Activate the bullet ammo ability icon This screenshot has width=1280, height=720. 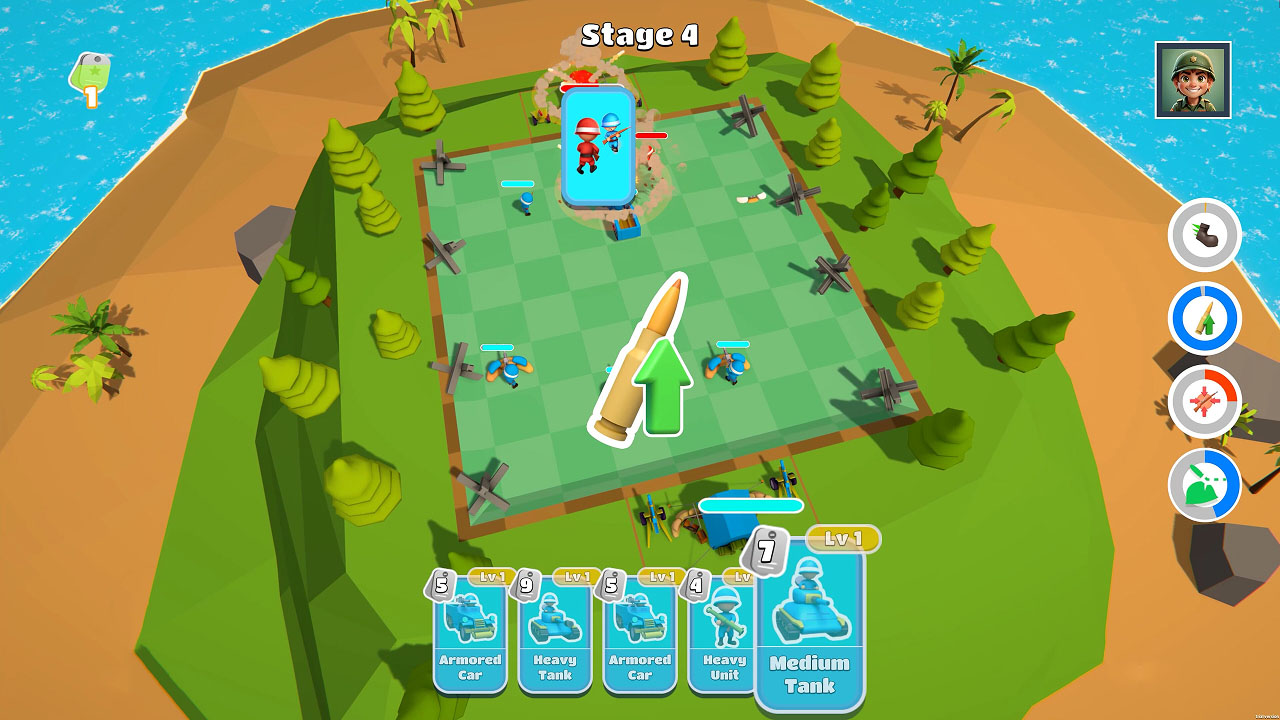click(x=1202, y=320)
